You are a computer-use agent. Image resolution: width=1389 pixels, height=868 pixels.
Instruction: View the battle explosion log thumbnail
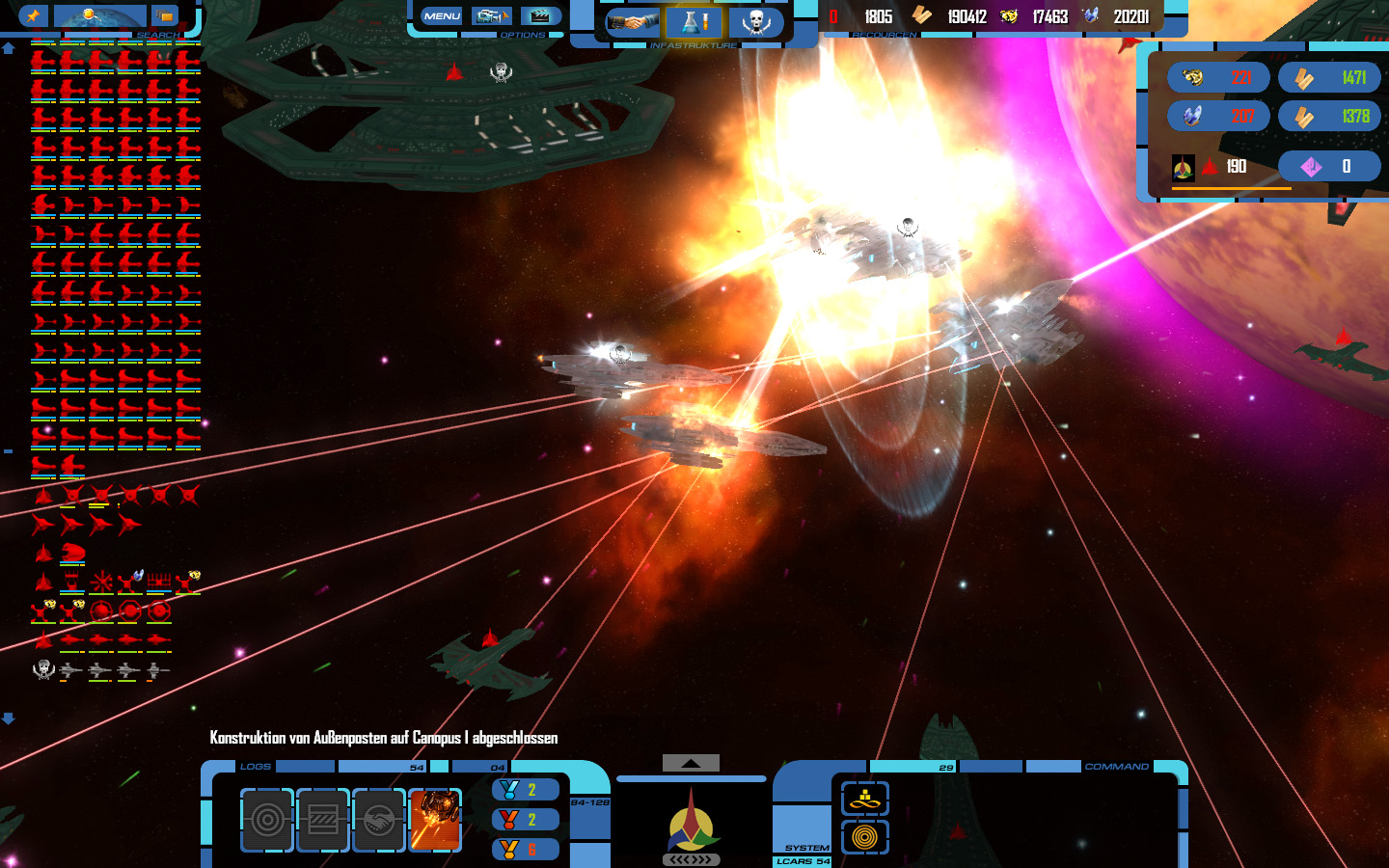tap(435, 820)
